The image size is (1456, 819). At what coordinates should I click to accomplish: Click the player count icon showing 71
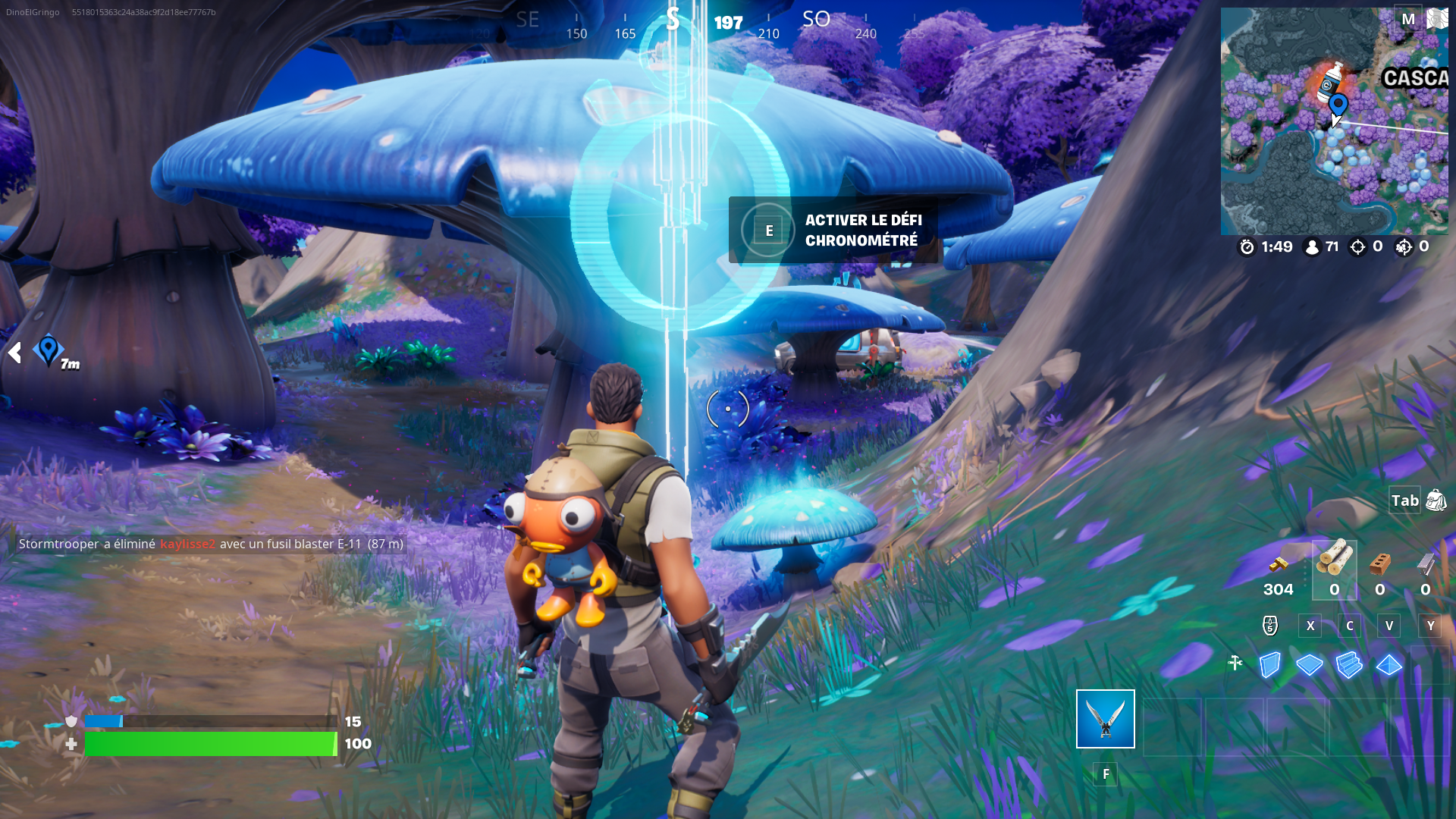coord(1313,246)
